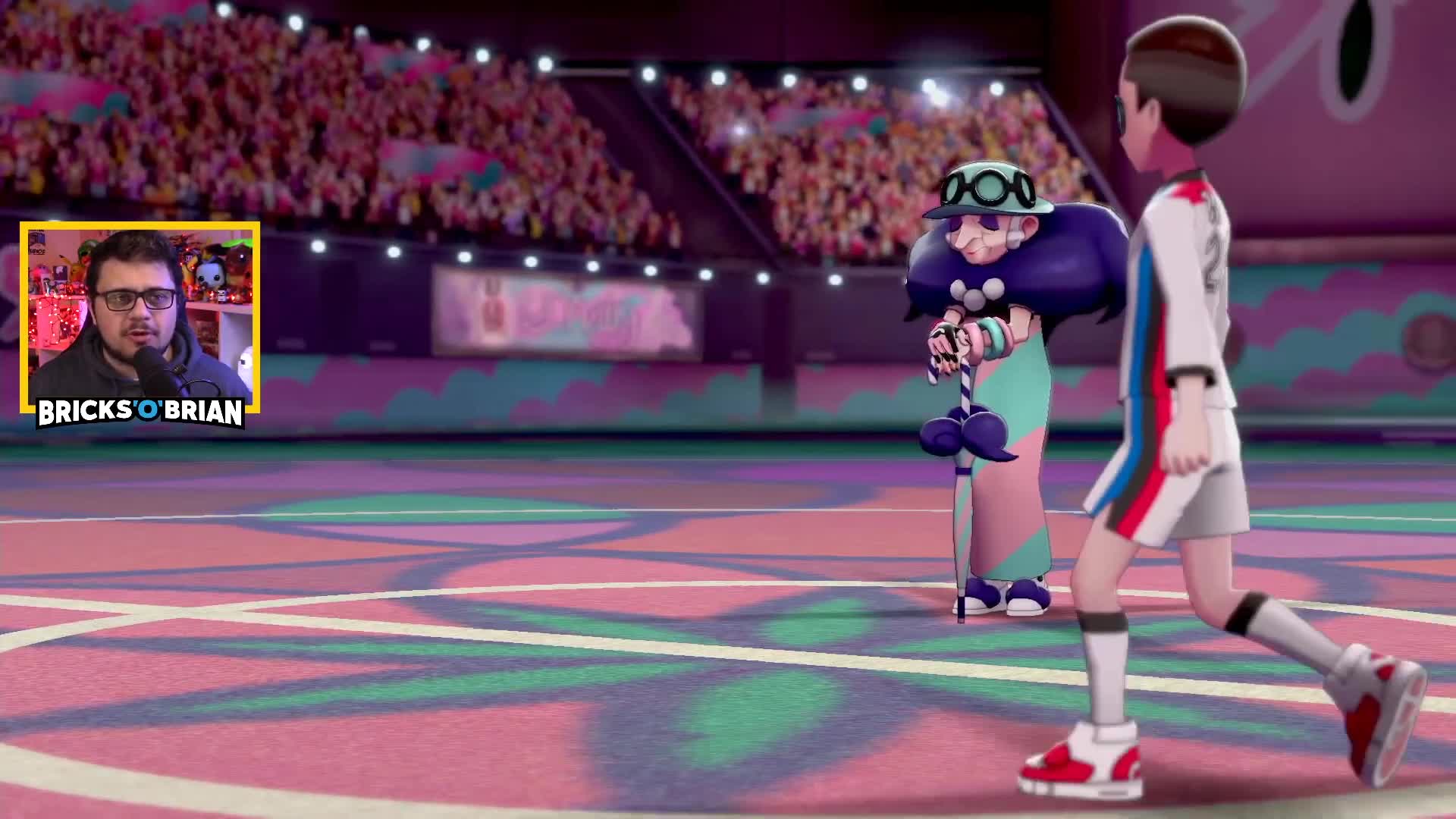
Task: Click the streamer webcam overlay
Action: 140,311
